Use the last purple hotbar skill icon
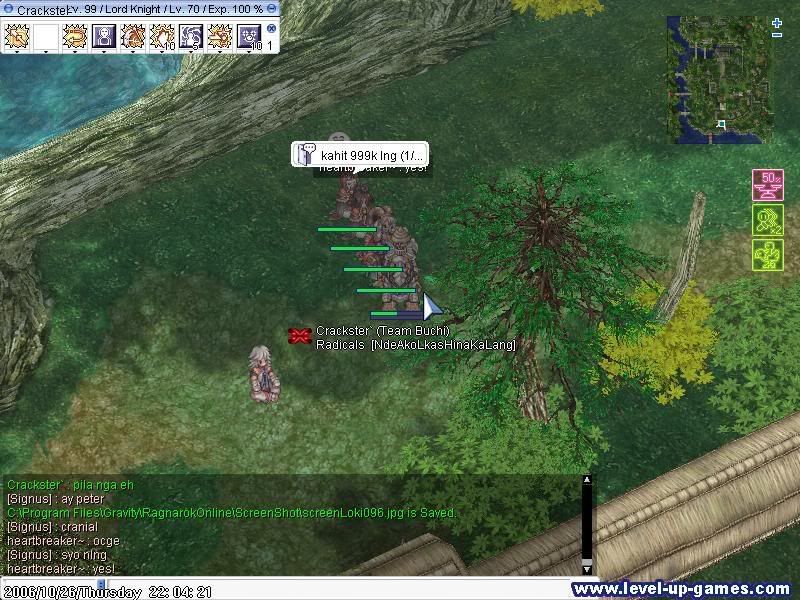Image resolution: width=800 pixels, height=600 pixels. (248, 38)
